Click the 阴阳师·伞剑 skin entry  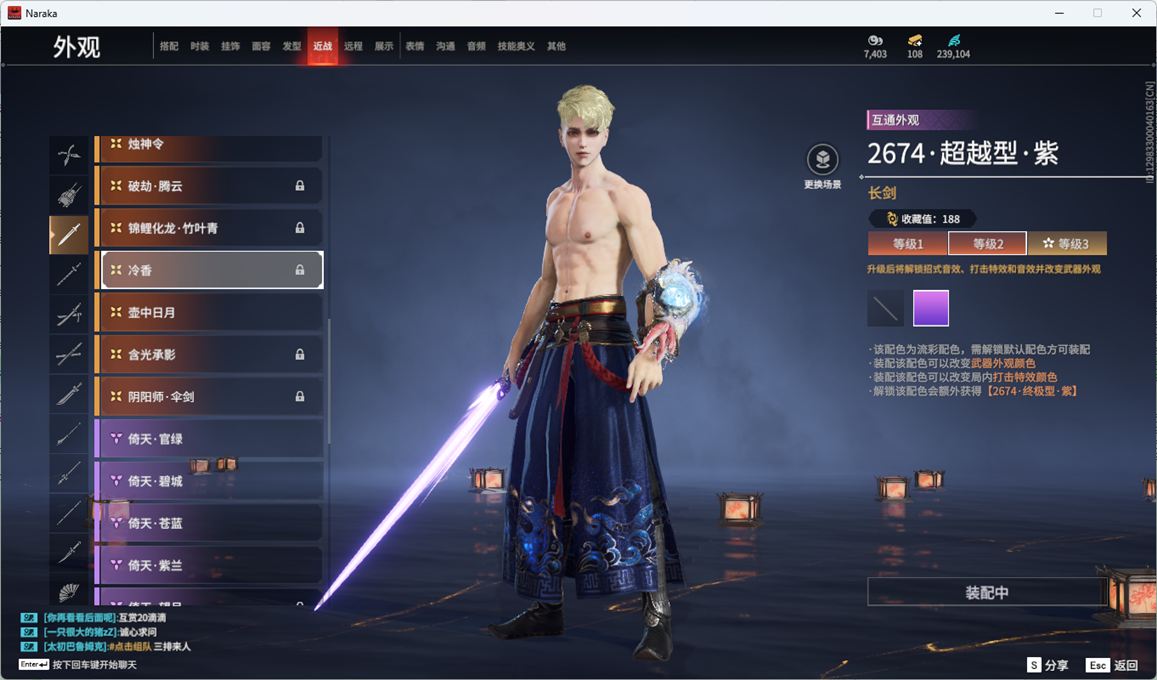pyautogui.click(x=208, y=396)
